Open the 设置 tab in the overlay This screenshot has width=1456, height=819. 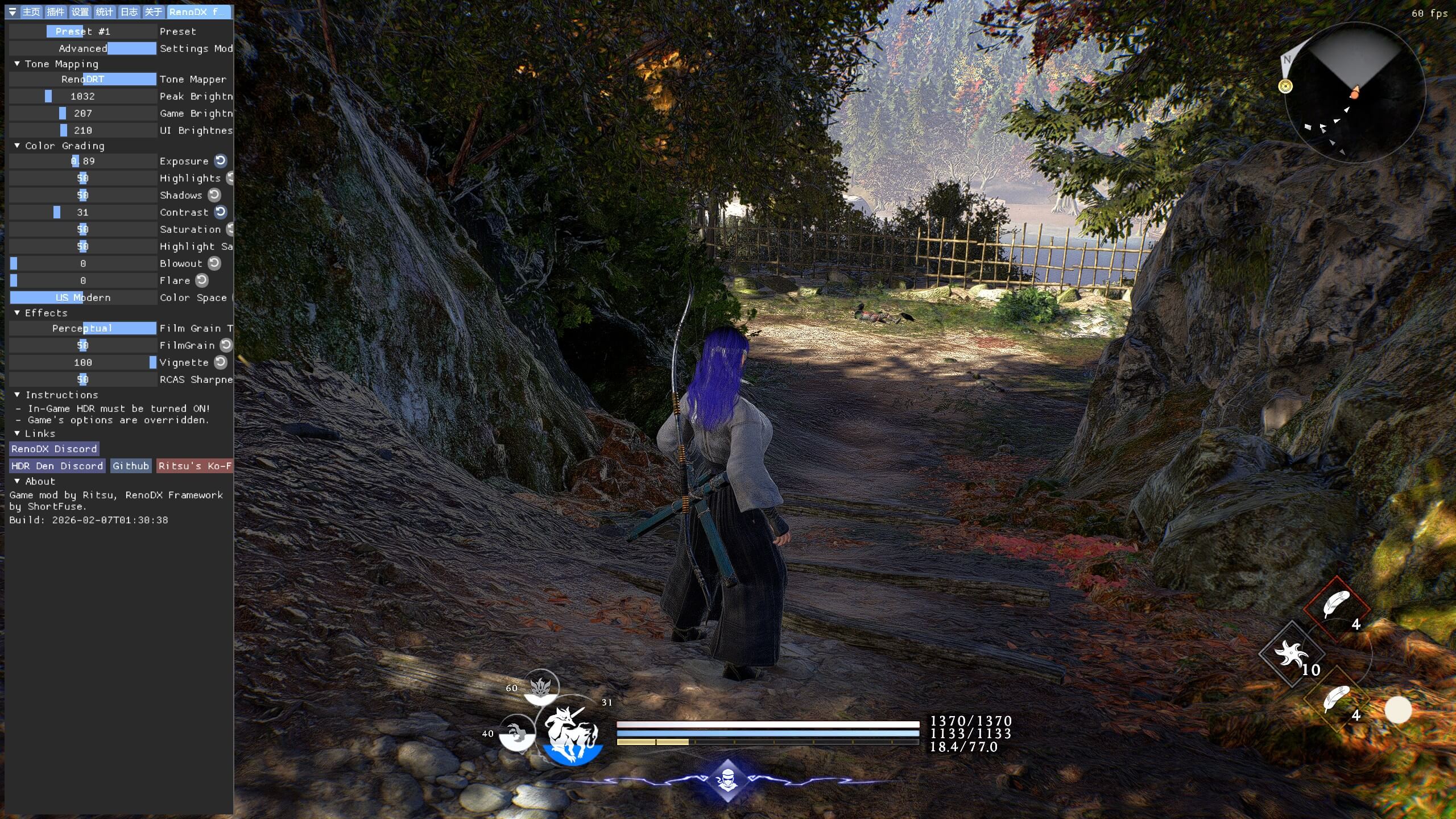[x=80, y=12]
